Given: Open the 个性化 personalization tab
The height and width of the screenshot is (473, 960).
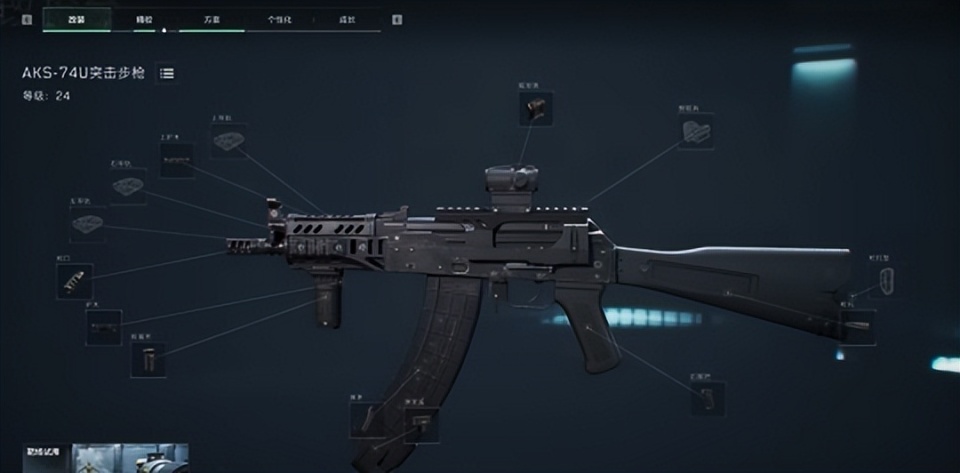Looking at the screenshot, I should coord(279,19).
